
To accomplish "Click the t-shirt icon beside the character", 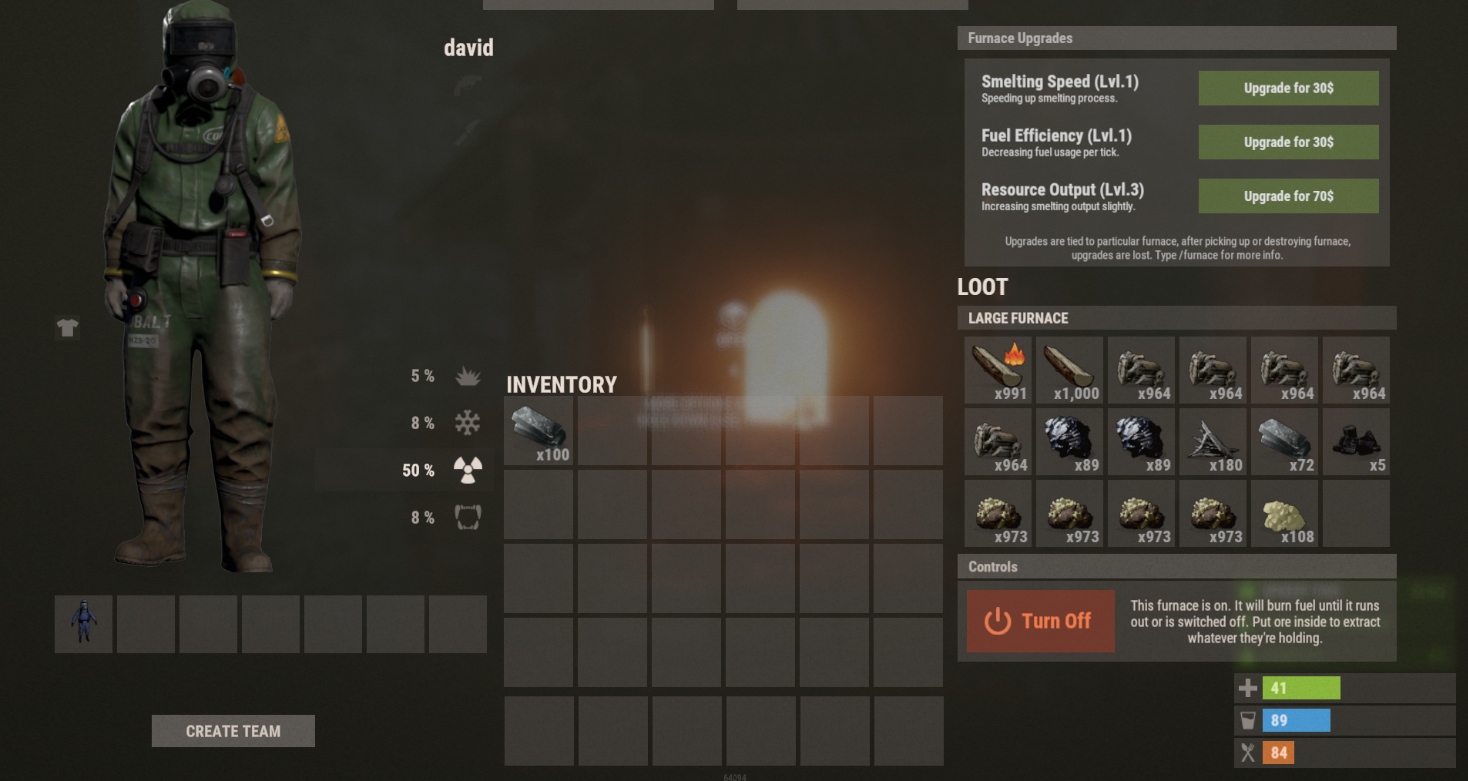I will click(x=68, y=328).
